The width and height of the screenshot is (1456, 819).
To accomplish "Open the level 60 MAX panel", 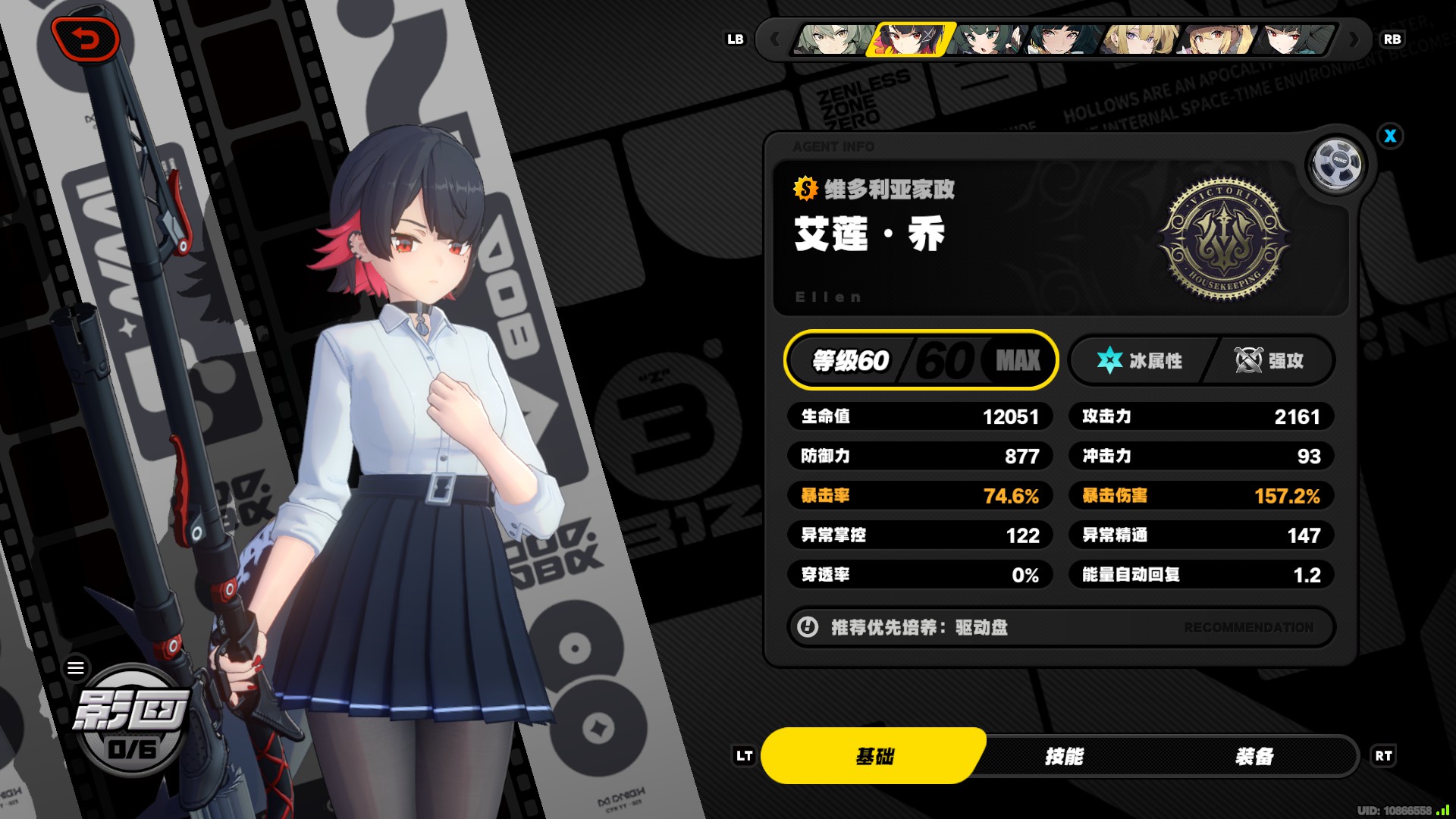I will pyautogui.click(x=921, y=360).
